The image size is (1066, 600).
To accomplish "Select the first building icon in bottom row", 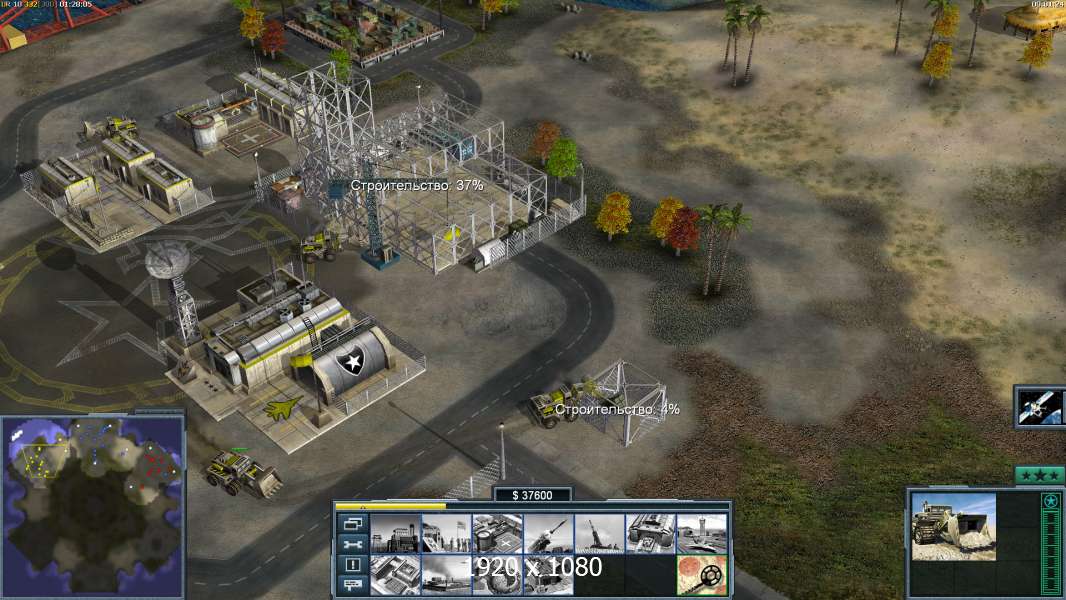I will pos(395,575).
